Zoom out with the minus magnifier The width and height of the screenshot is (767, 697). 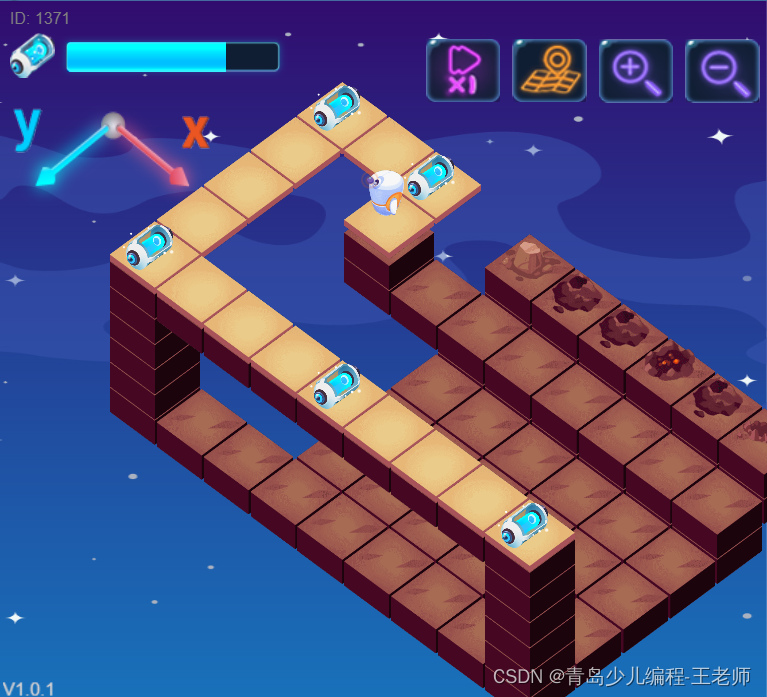[722, 70]
